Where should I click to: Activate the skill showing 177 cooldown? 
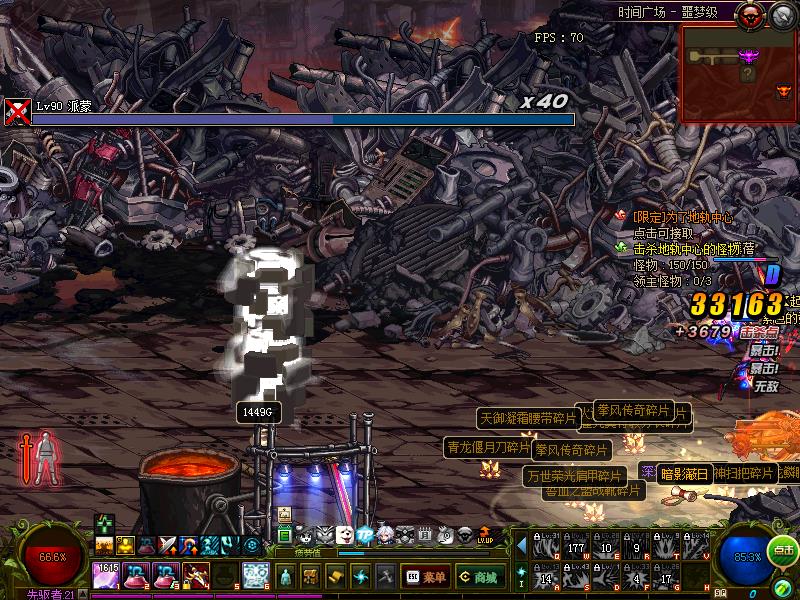575,545
